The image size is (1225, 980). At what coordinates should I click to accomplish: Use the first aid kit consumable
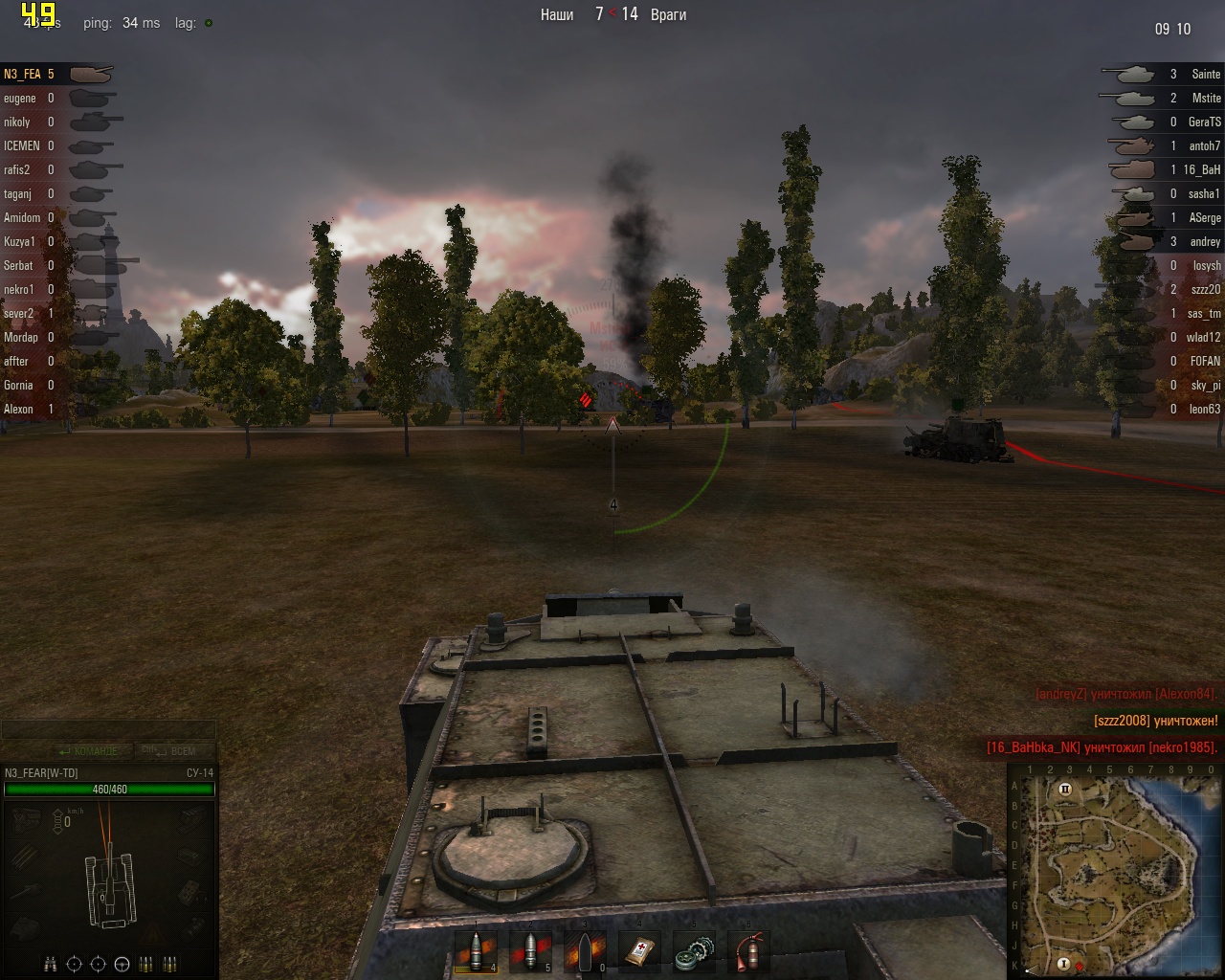[638, 950]
